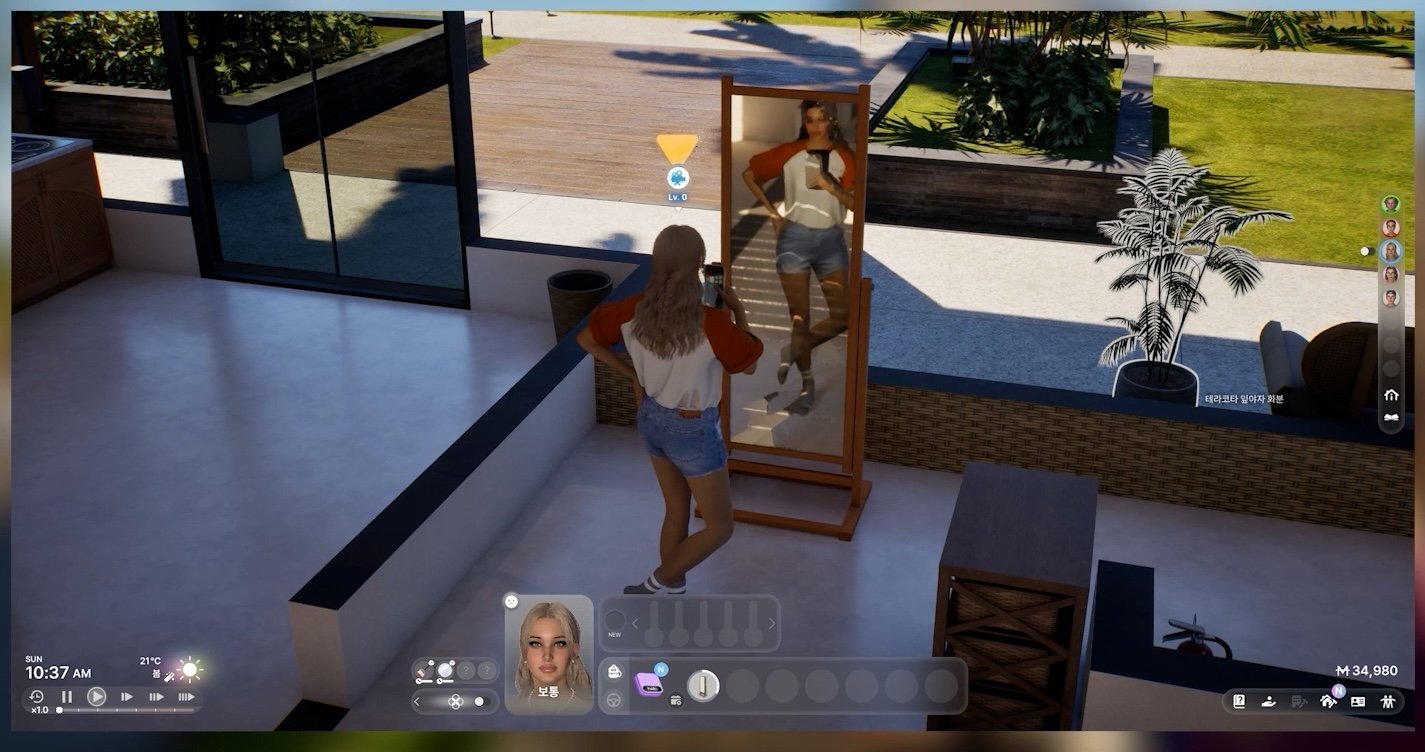The image size is (1425, 752).
Task: Select the purple card inventory item
Action: tap(648, 684)
